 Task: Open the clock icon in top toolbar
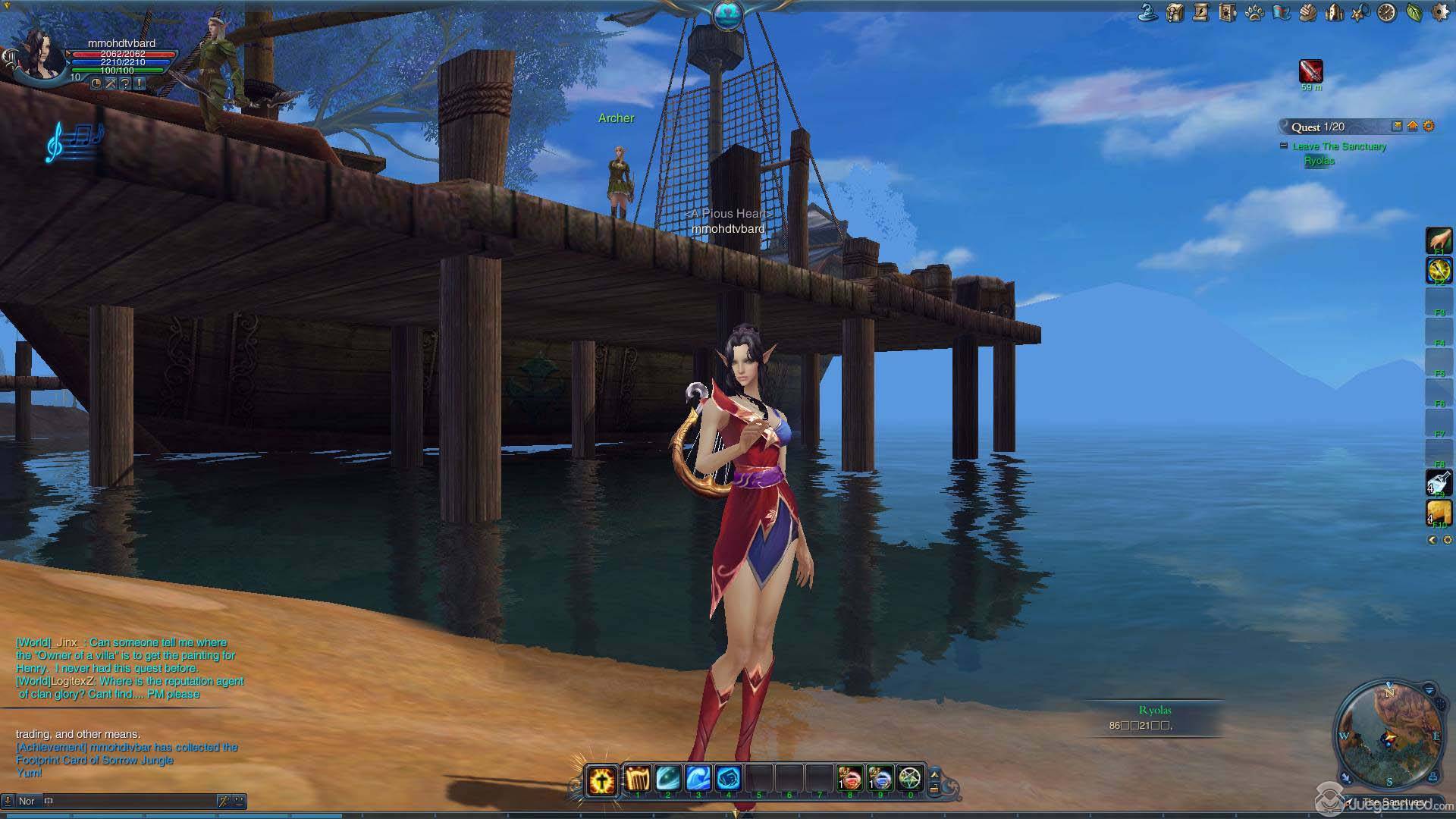1387,12
